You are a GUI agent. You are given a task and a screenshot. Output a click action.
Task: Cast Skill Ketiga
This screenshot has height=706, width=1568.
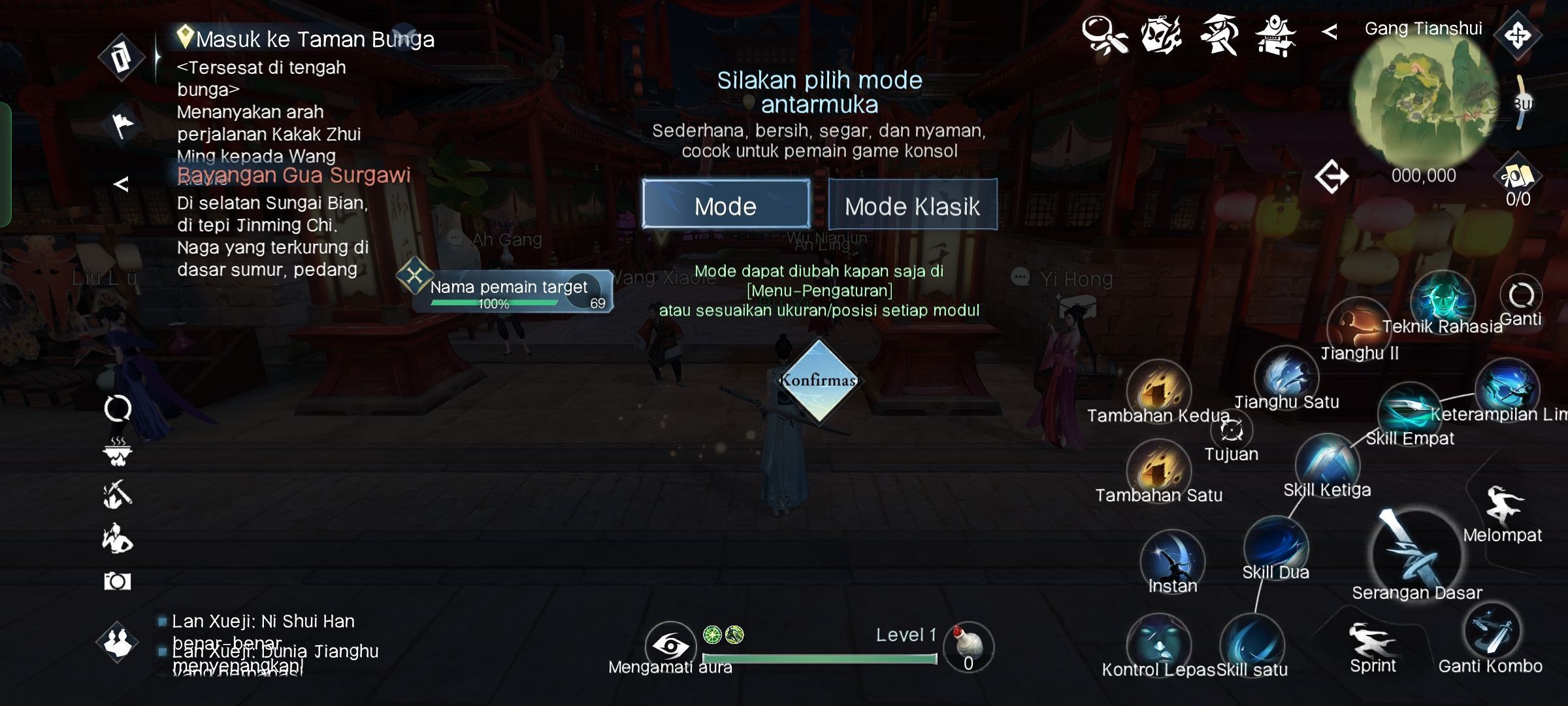click(1327, 464)
